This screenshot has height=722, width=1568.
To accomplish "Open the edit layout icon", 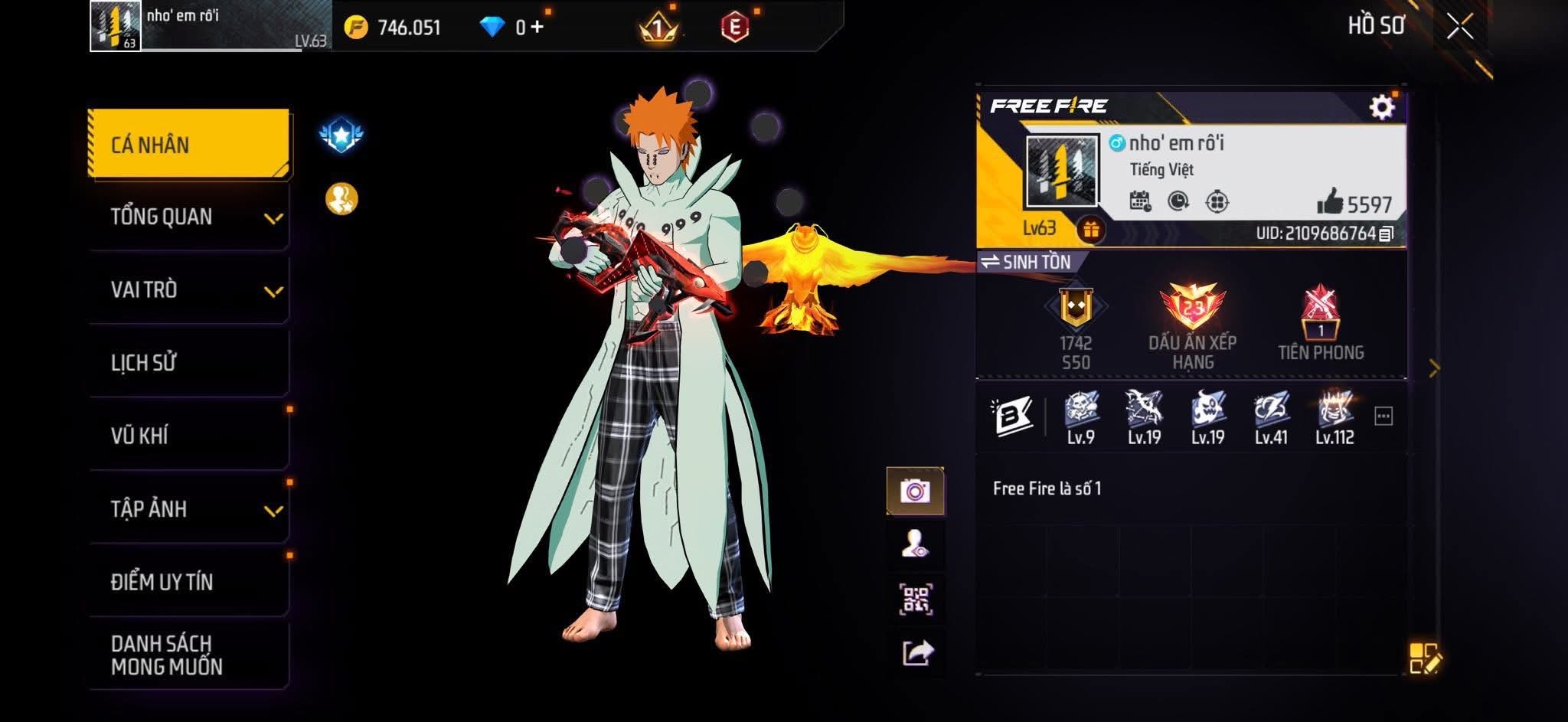I will click(x=1425, y=658).
